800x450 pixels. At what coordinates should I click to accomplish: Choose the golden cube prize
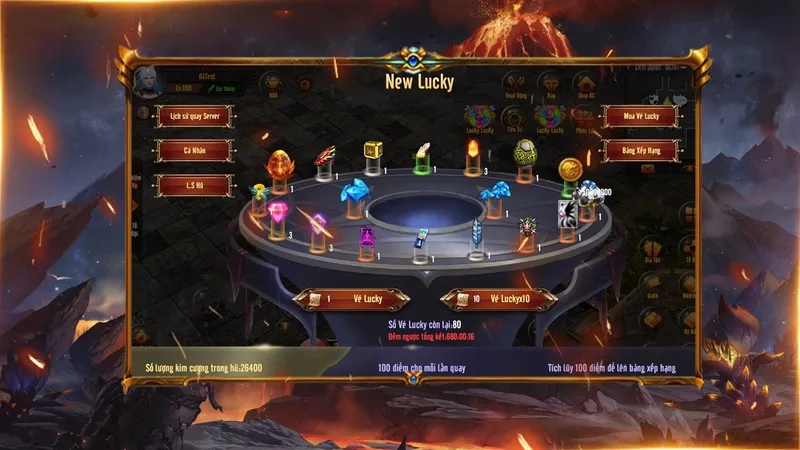[373, 149]
